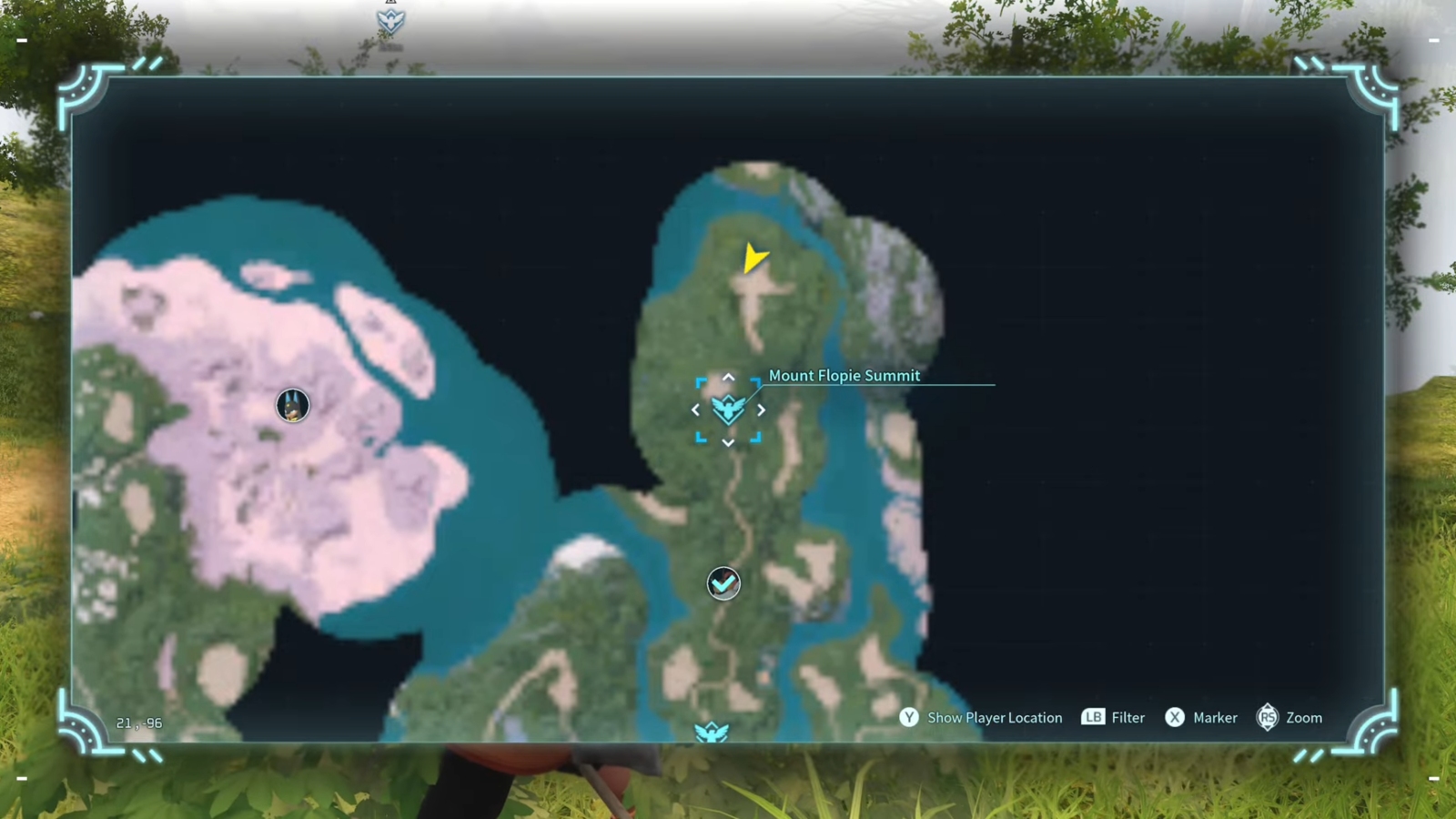Click the RS stick icon beside Zoom
Viewport: 1456px width, 819px height.
point(1269,718)
